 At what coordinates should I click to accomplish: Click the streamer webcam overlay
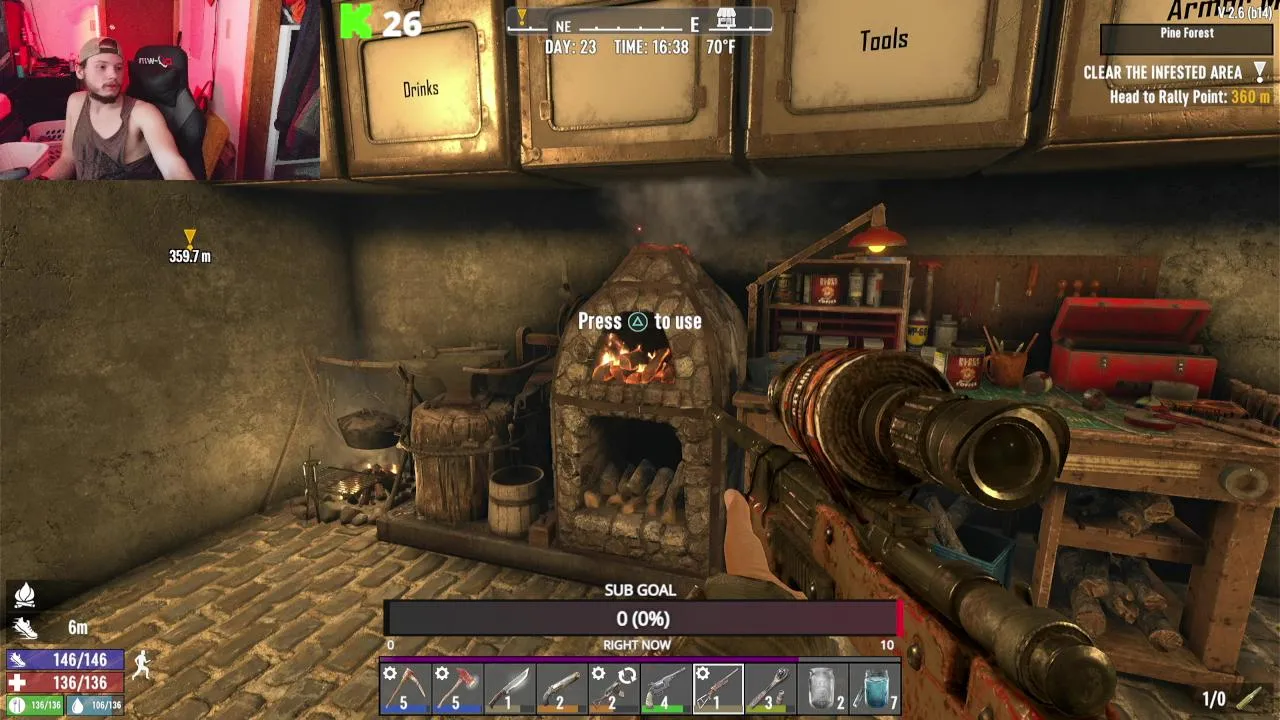[160, 90]
